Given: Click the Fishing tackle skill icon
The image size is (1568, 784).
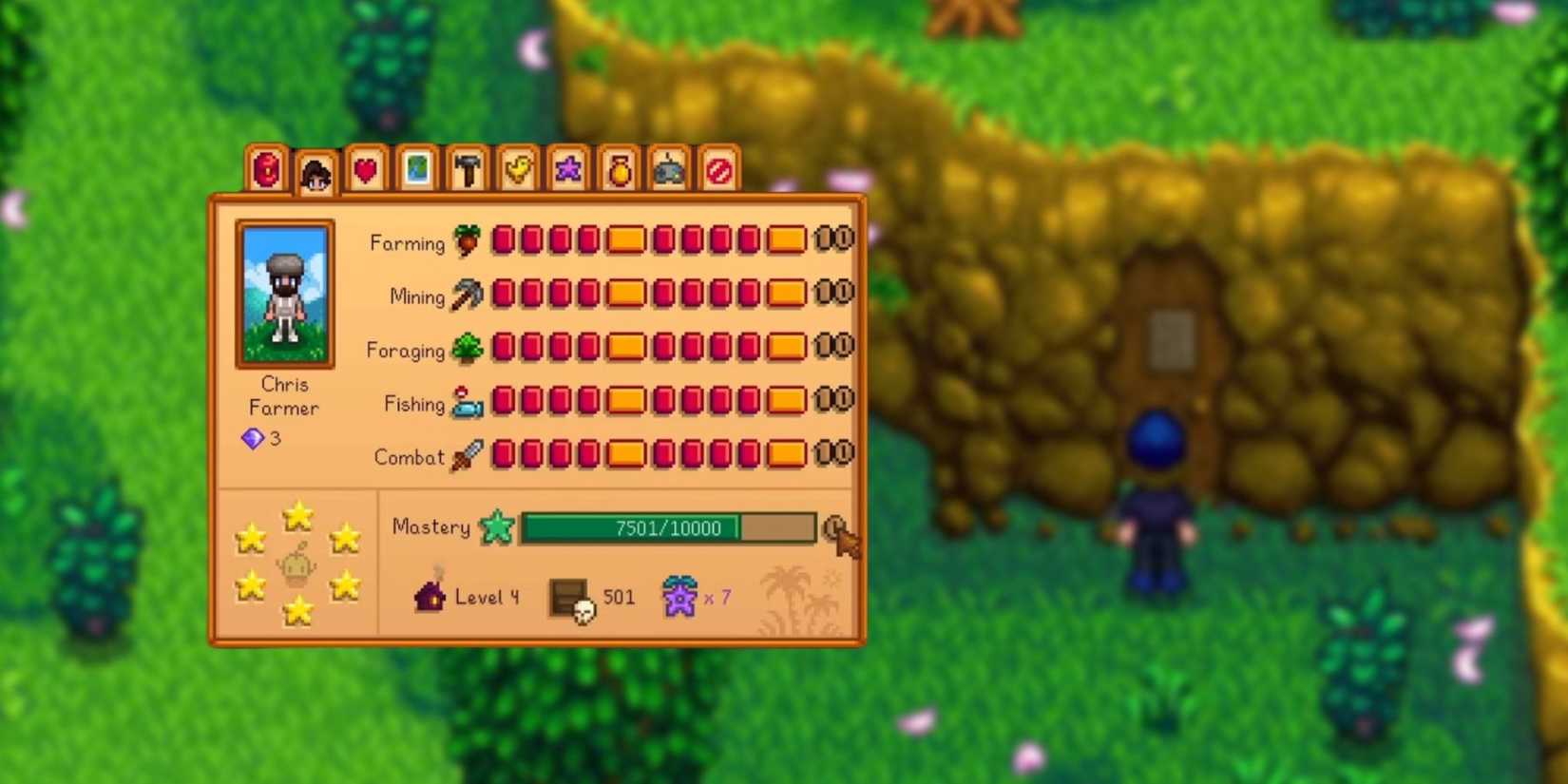Looking at the screenshot, I should (x=467, y=402).
